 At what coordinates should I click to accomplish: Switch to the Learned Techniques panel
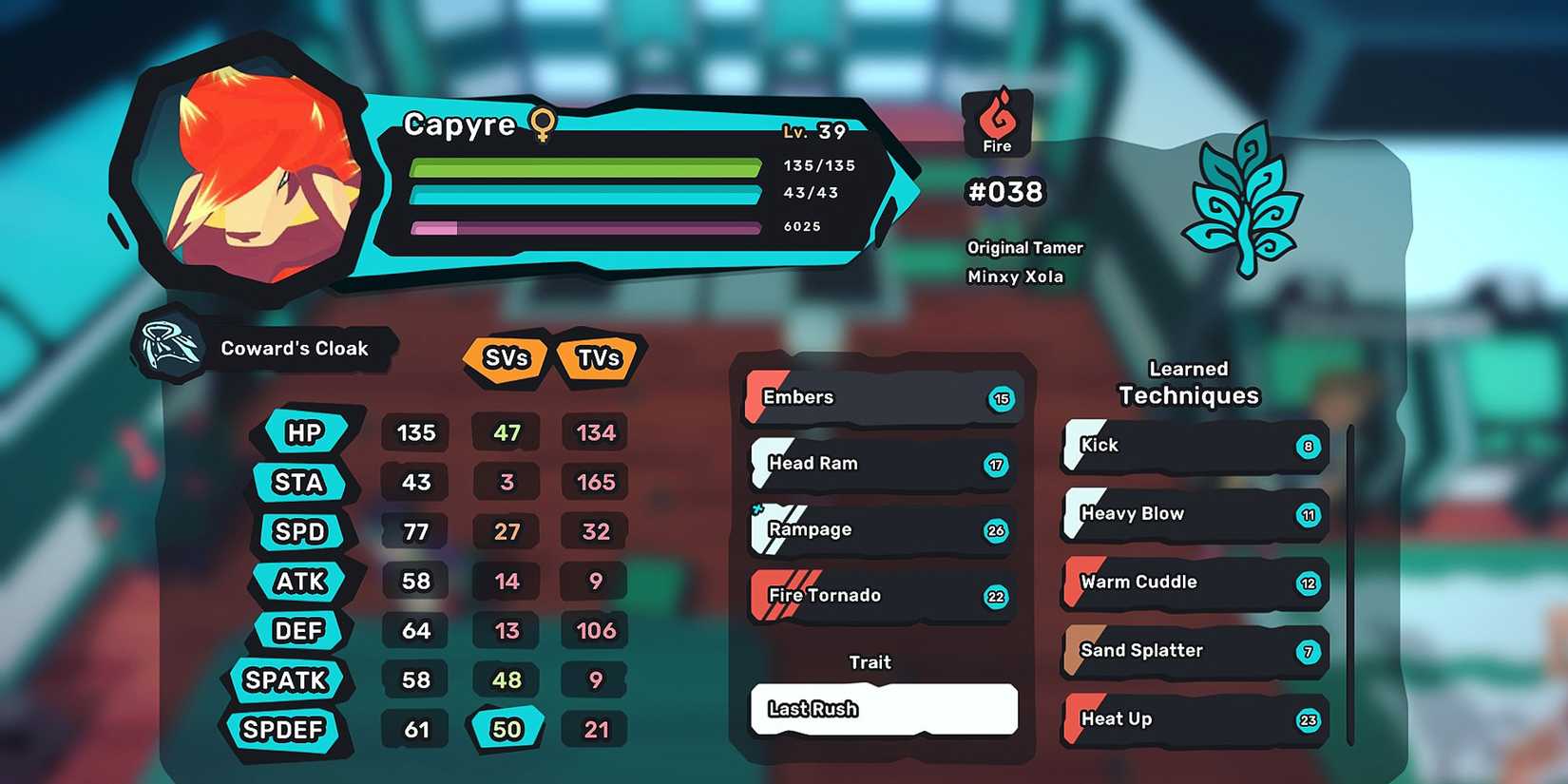pyautogui.click(x=1188, y=382)
